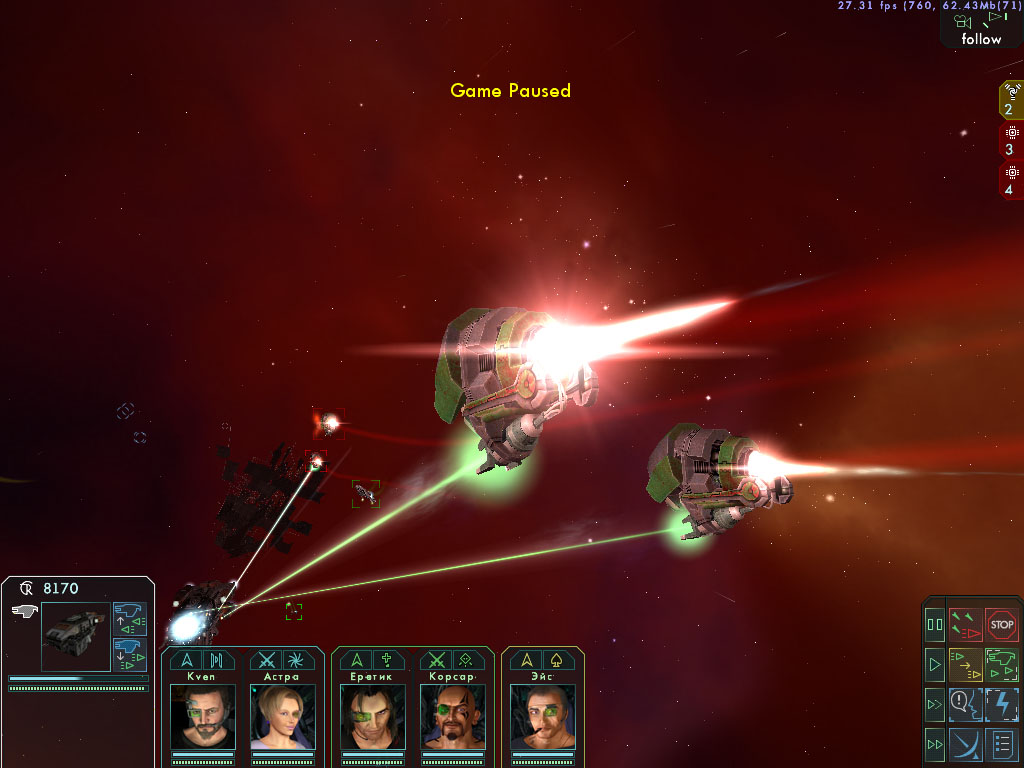Viewport: 1024px width, 768px height.
Task: Click the red STOP command button
Action: (x=1001, y=624)
